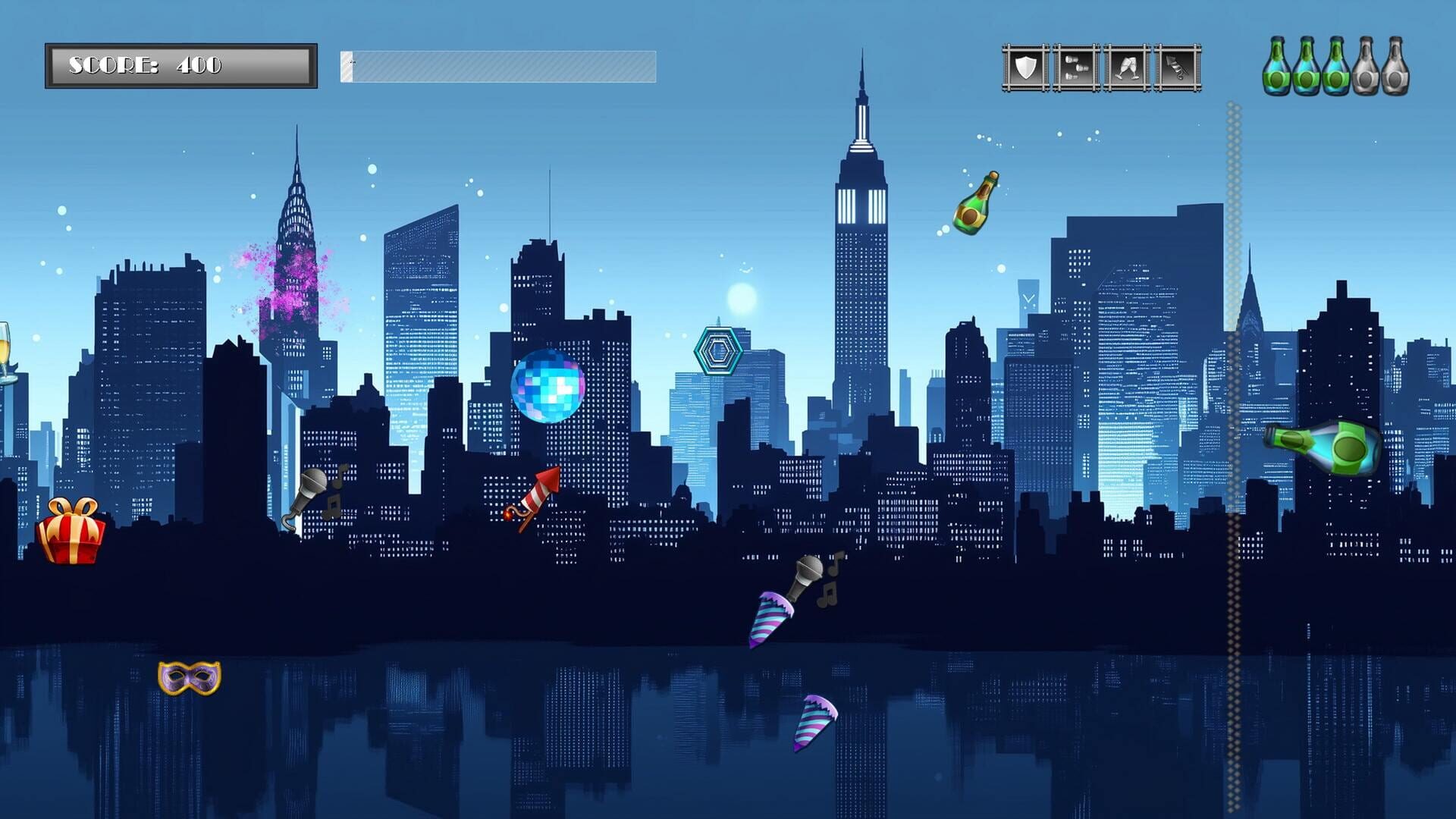Activate the popping corks power-up

[1077, 67]
